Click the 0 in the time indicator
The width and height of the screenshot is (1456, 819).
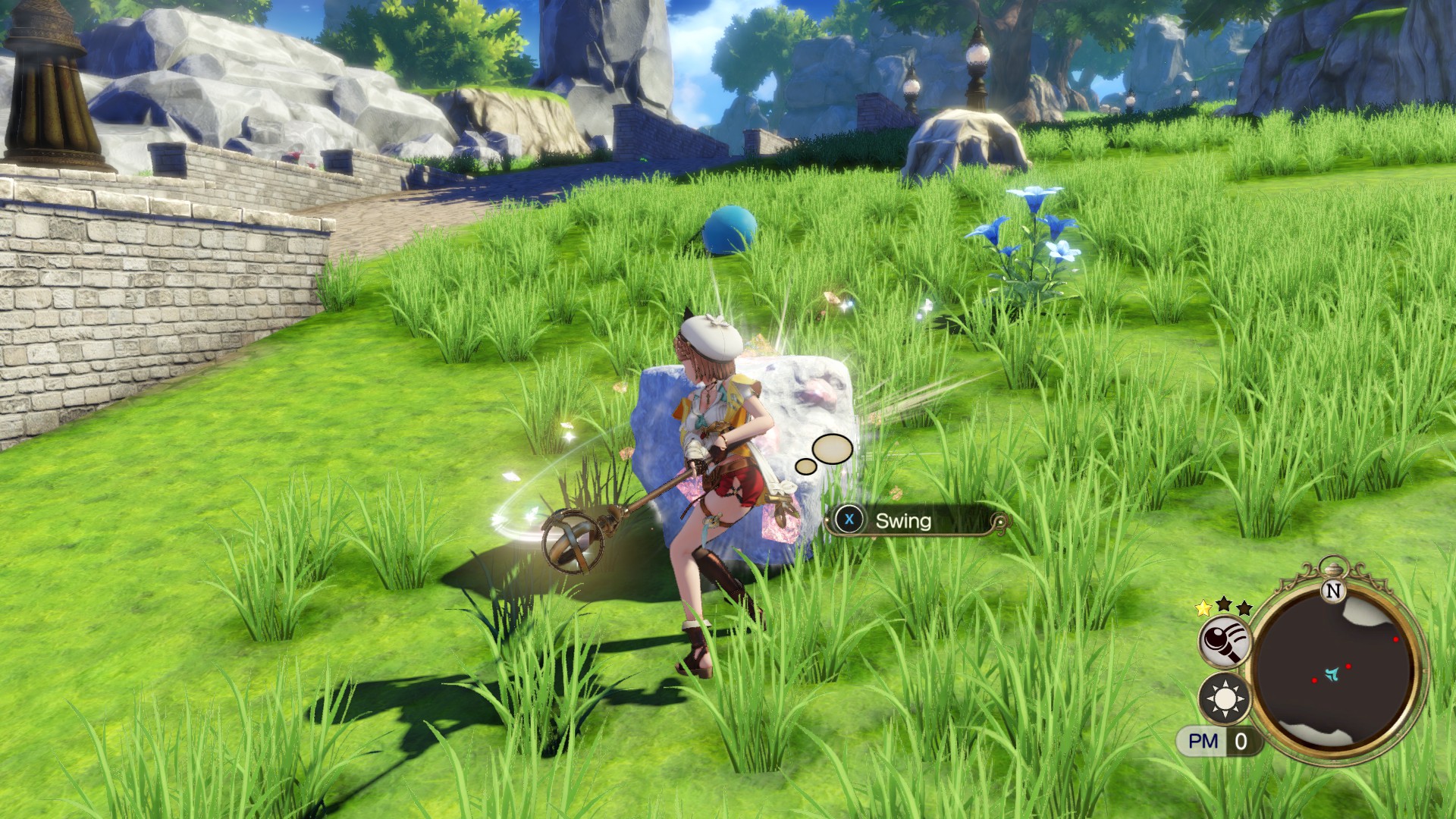point(1241,740)
